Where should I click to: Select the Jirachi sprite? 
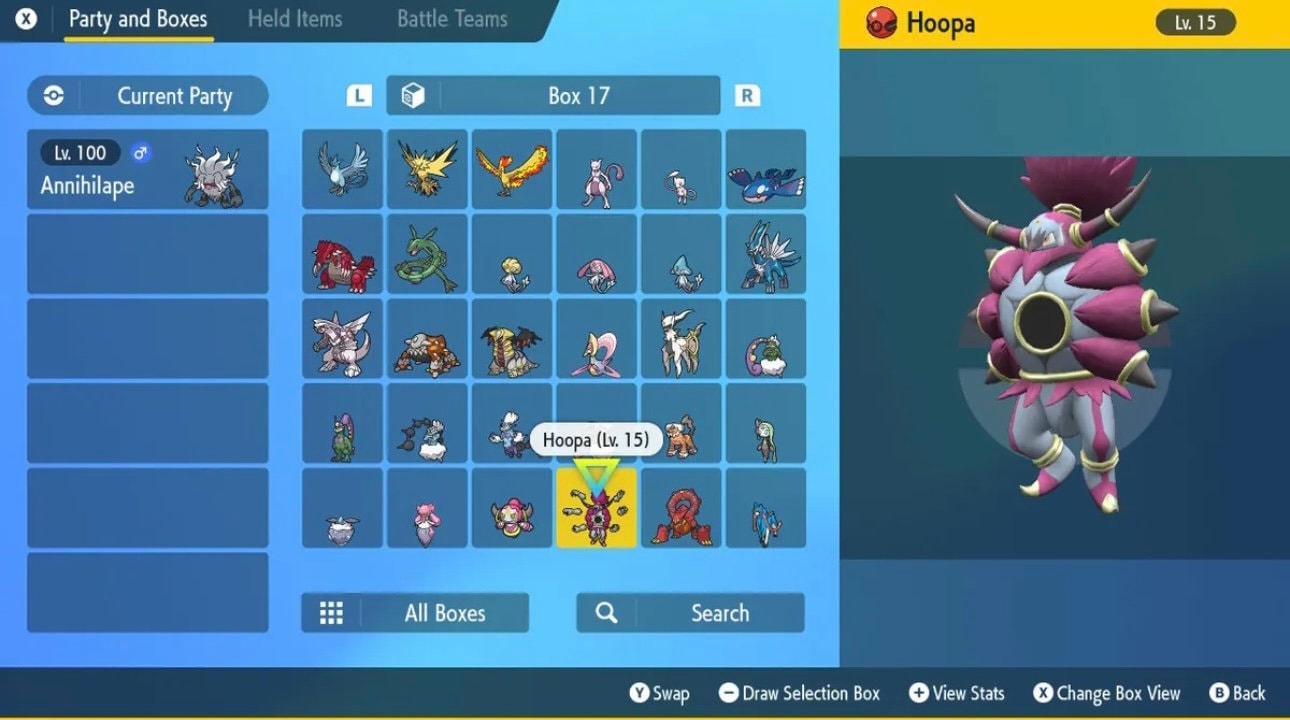512,255
